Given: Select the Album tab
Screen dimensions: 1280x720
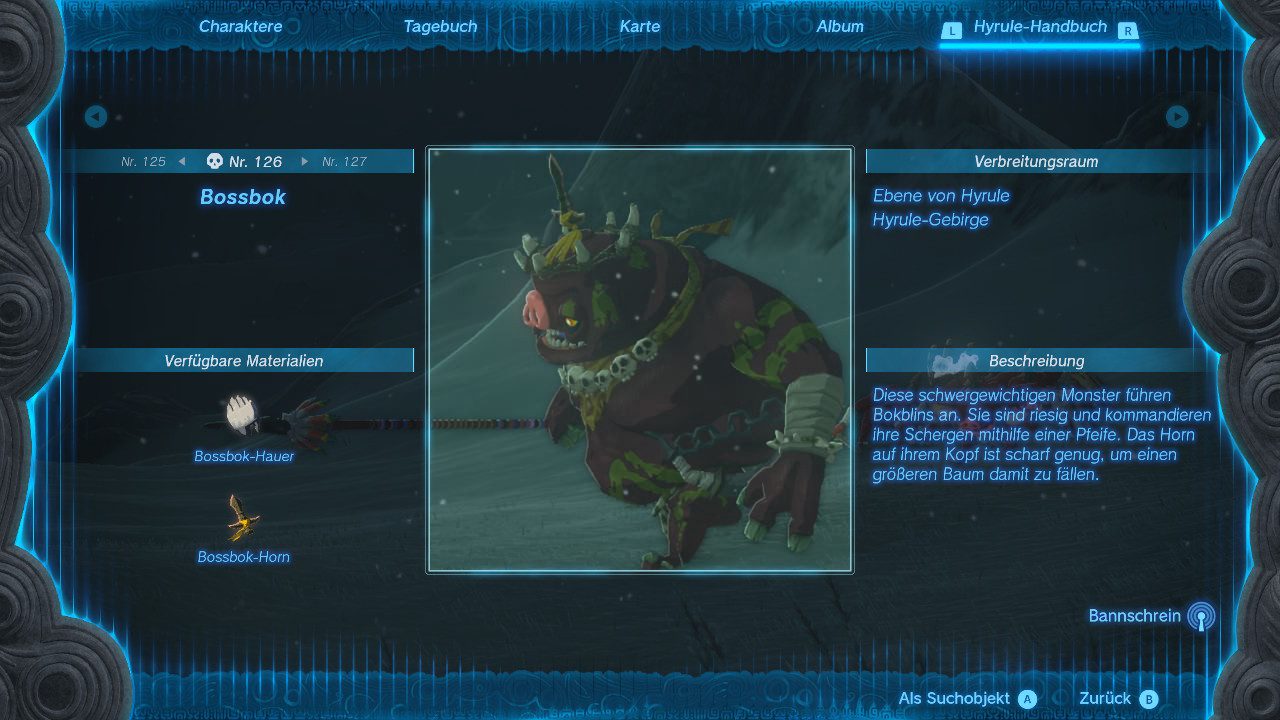Looking at the screenshot, I should click(840, 27).
